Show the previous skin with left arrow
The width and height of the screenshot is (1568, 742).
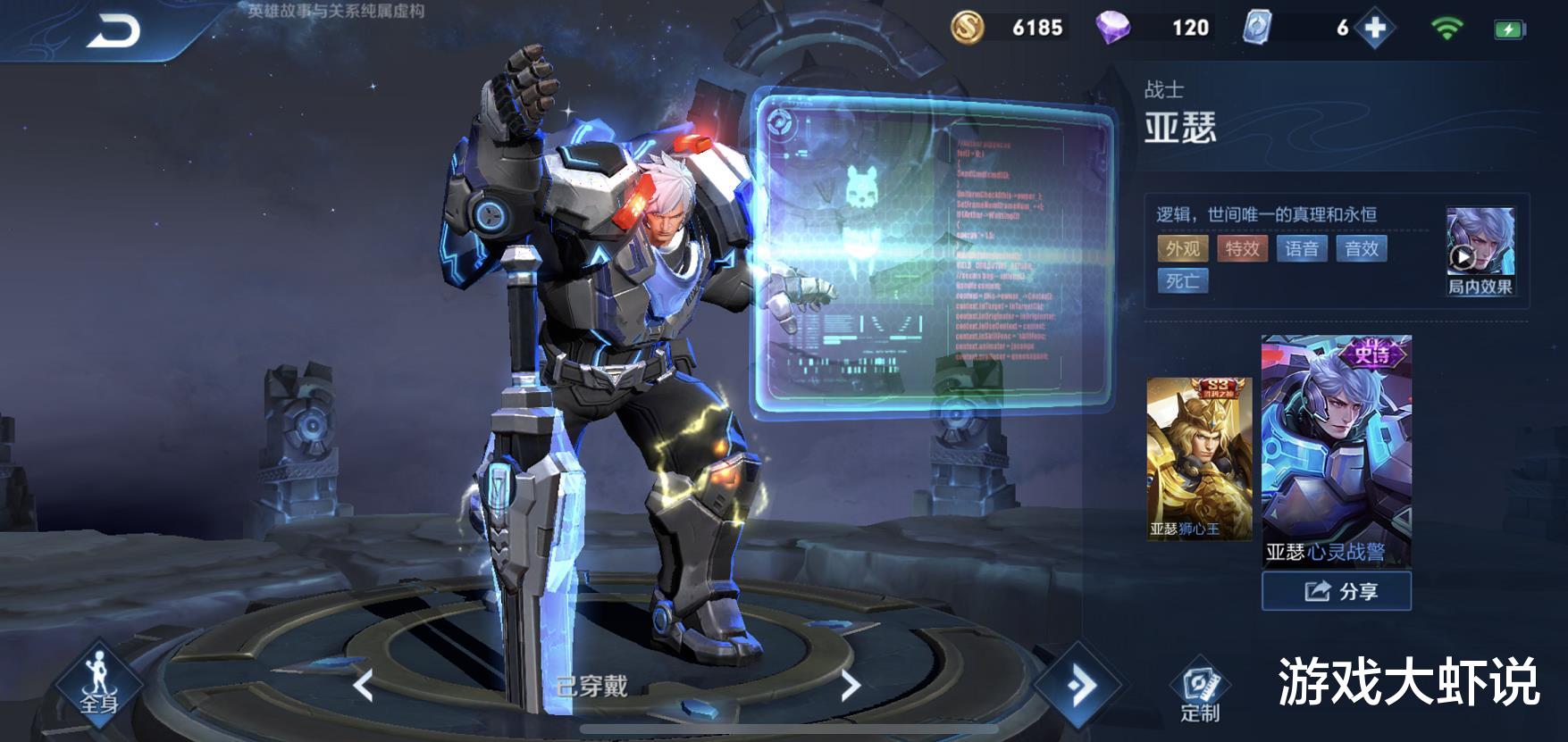tap(362, 686)
